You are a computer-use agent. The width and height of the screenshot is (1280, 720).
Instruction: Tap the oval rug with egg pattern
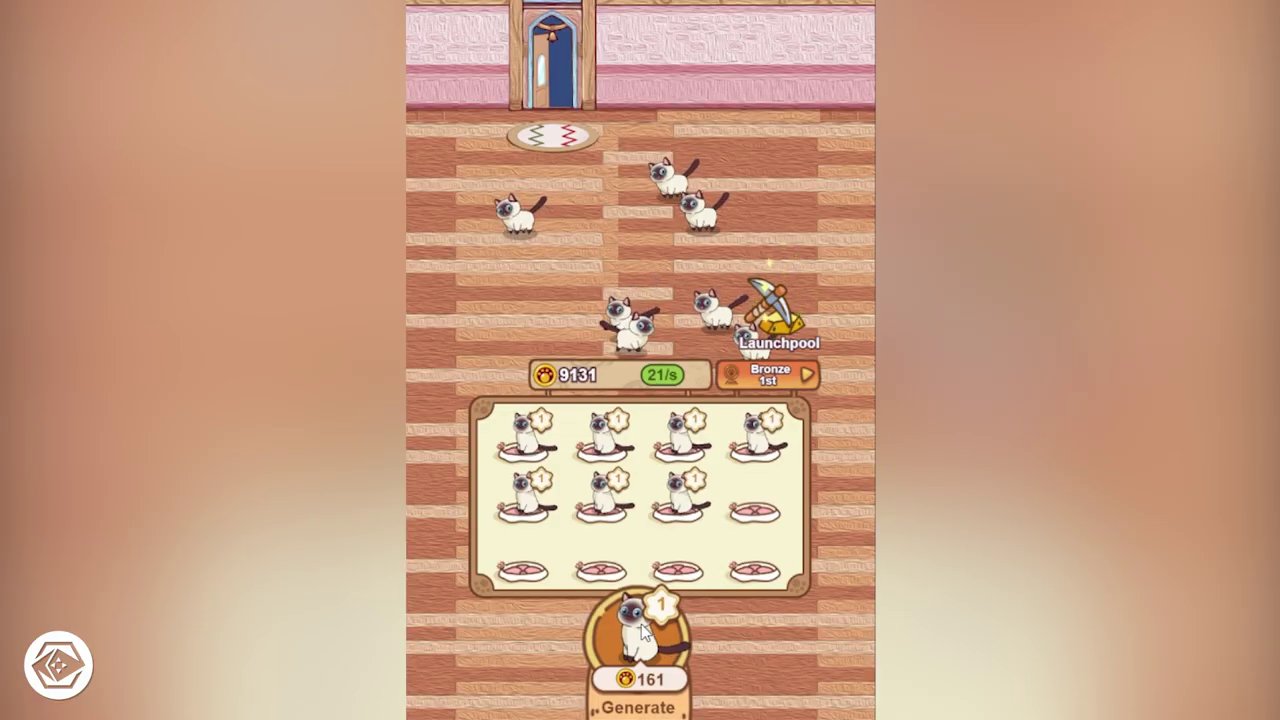[x=552, y=136]
